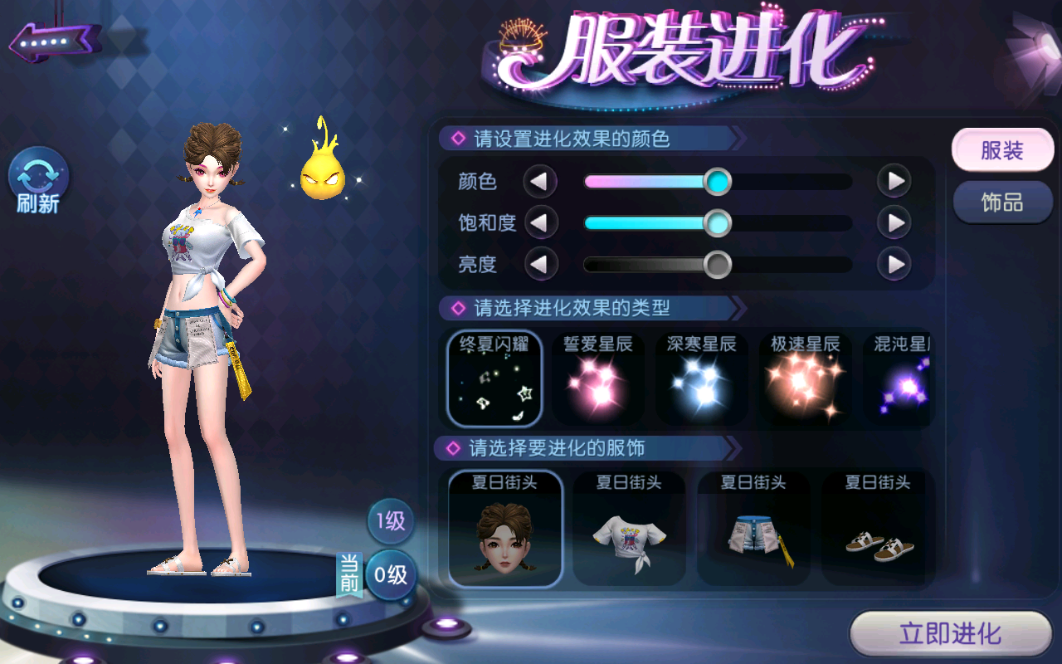The image size is (1062, 664).
Task: Decrease 颜色 color with left arrow
Action: pos(541,182)
